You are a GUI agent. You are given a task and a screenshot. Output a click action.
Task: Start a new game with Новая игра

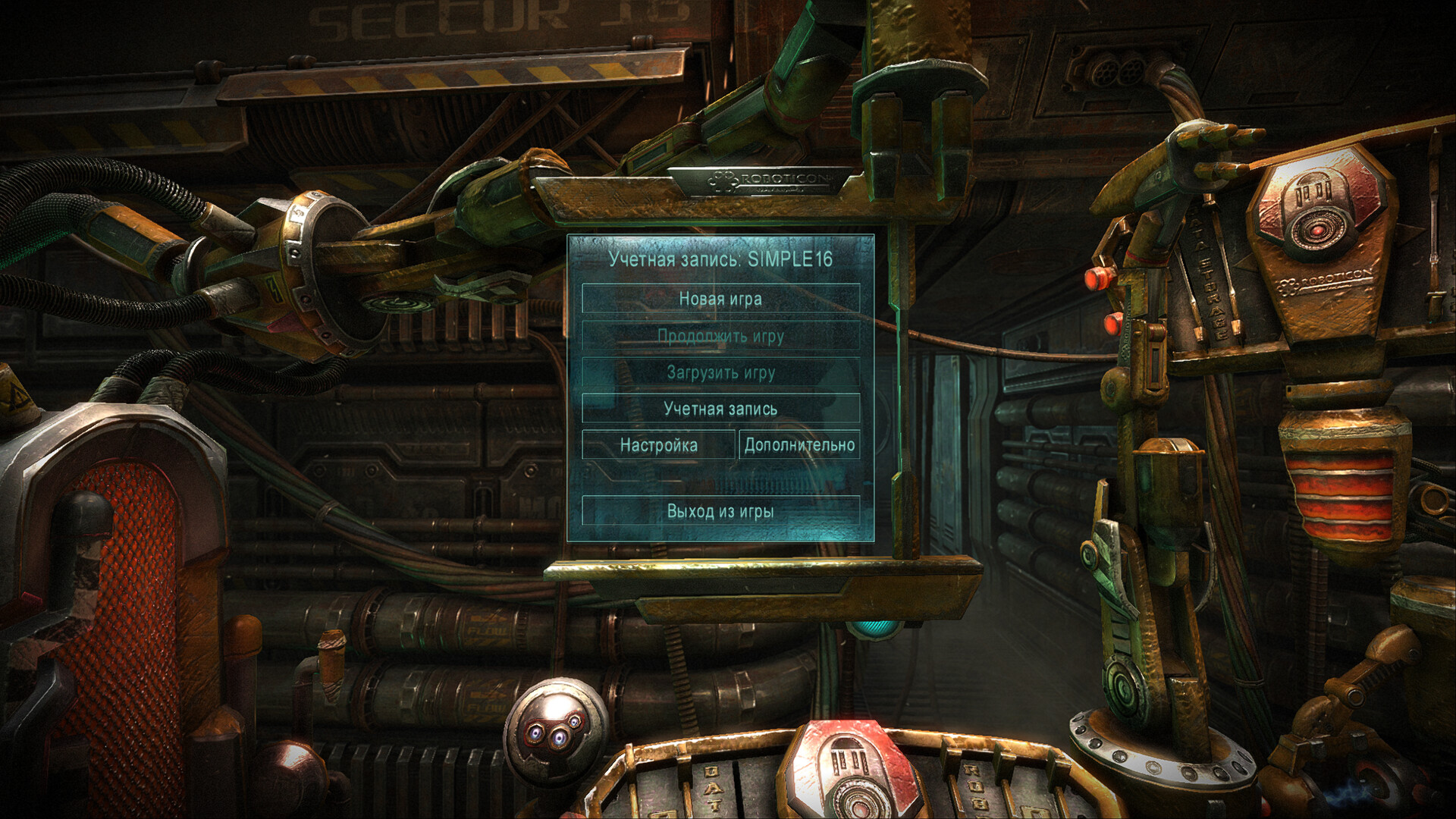[720, 299]
